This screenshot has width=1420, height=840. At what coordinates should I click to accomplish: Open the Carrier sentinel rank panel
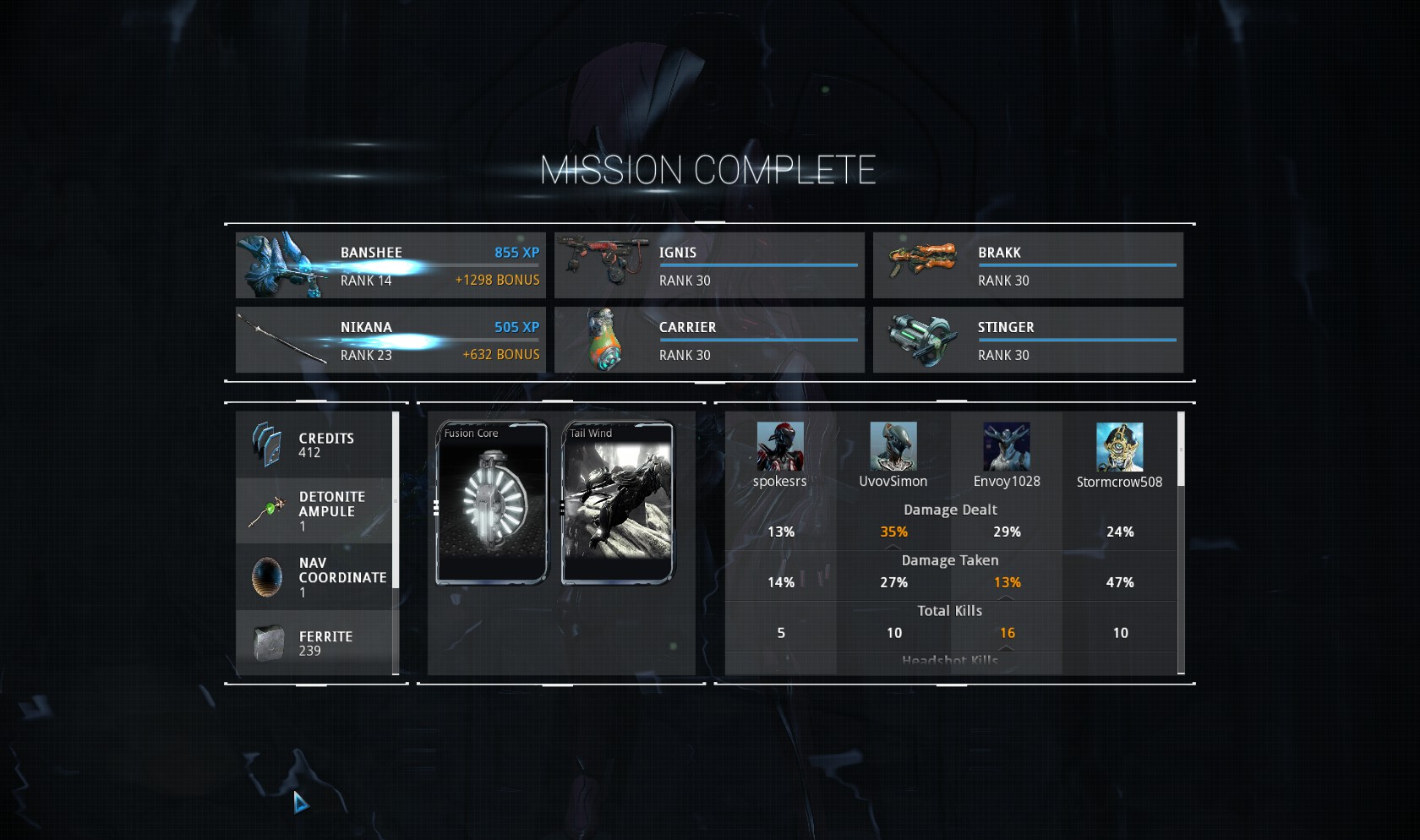[709, 340]
